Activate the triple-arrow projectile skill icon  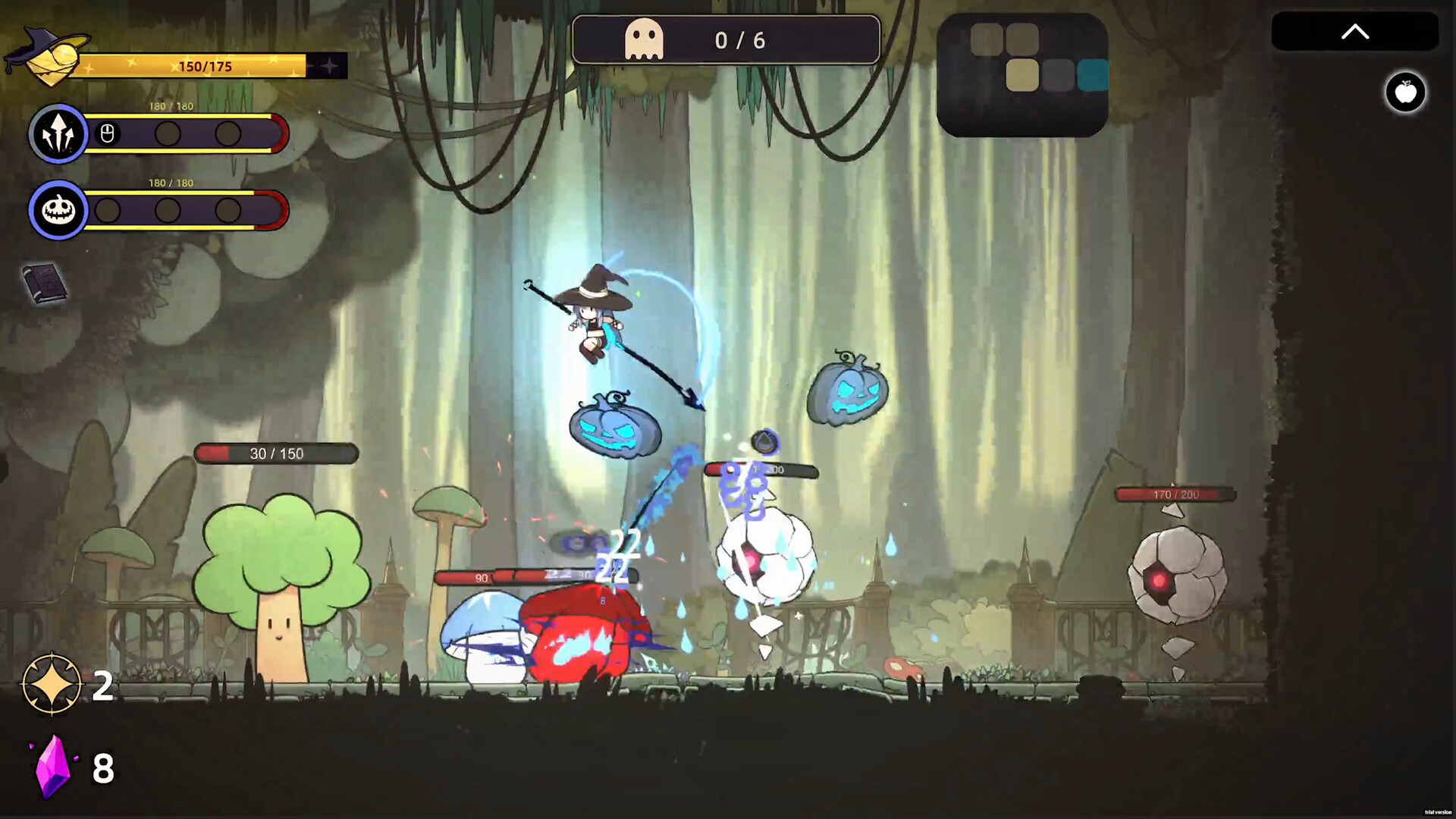click(58, 134)
